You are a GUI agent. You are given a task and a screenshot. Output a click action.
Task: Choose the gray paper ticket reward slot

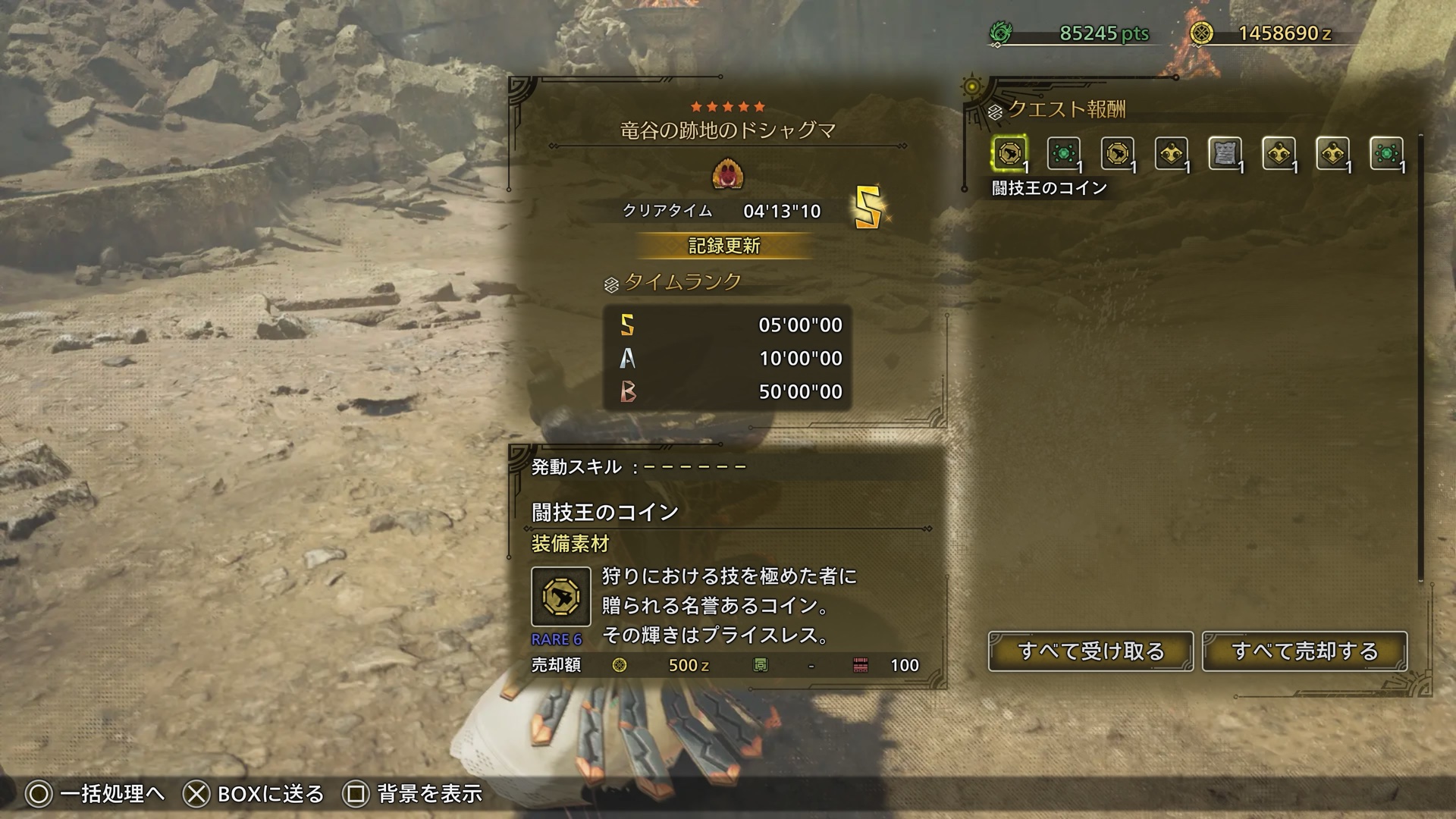(x=1225, y=155)
